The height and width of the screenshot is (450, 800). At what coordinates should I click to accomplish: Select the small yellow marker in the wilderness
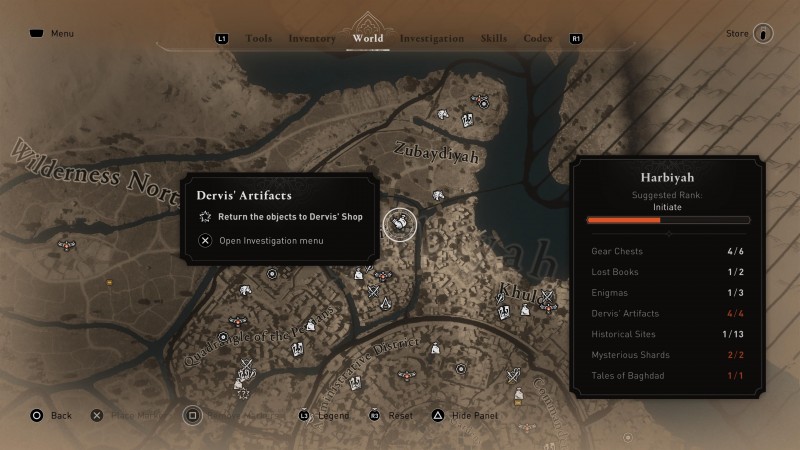click(x=109, y=283)
